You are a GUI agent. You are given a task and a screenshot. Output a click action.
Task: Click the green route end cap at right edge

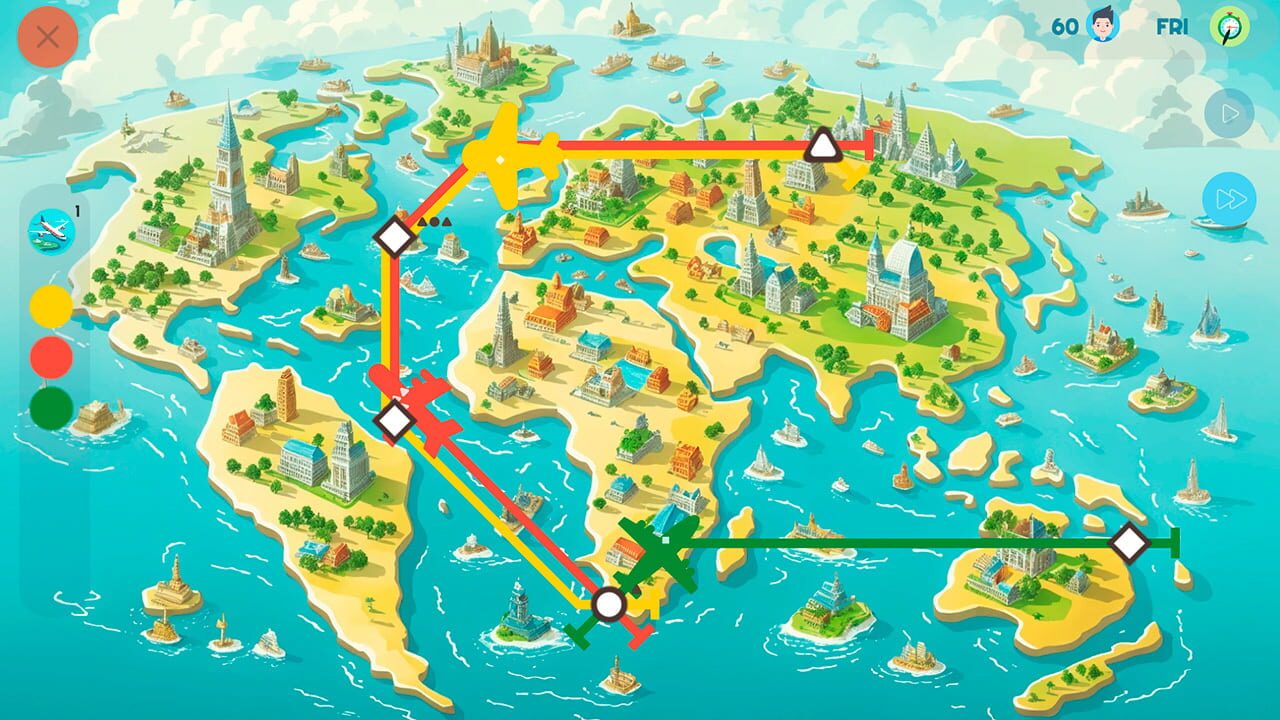click(x=1173, y=544)
